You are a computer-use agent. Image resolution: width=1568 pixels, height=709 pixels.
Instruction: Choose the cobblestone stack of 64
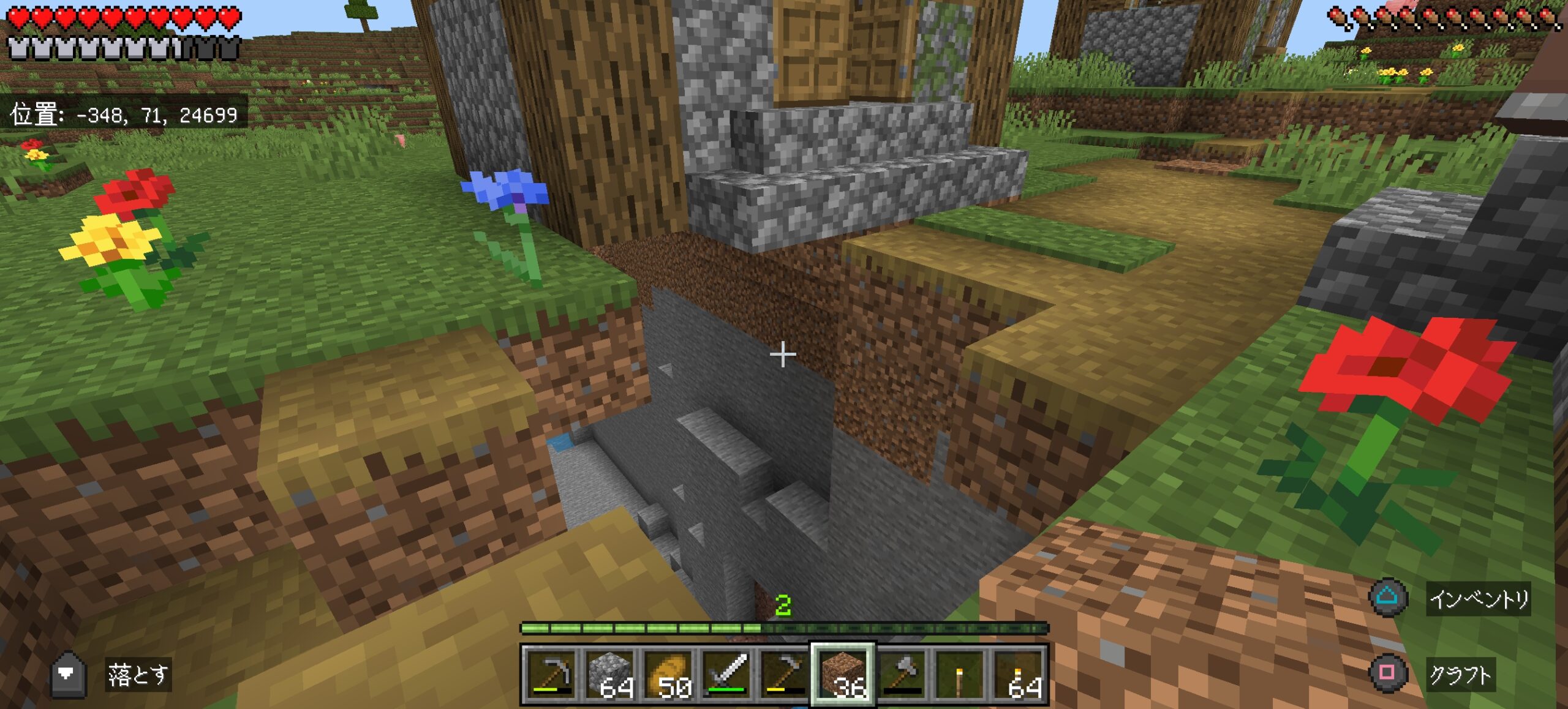coord(609,675)
